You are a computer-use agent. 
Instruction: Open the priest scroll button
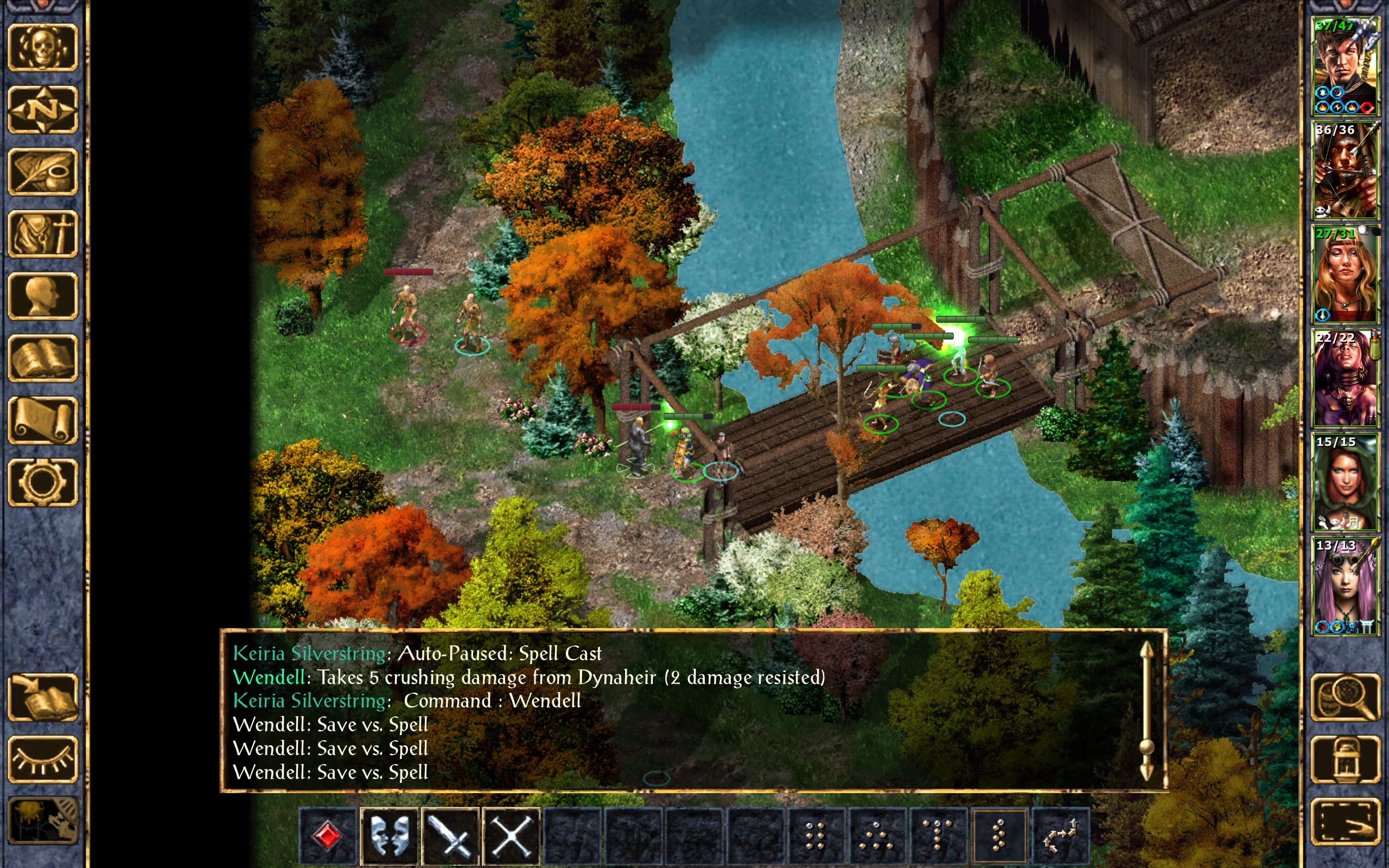click(42, 420)
